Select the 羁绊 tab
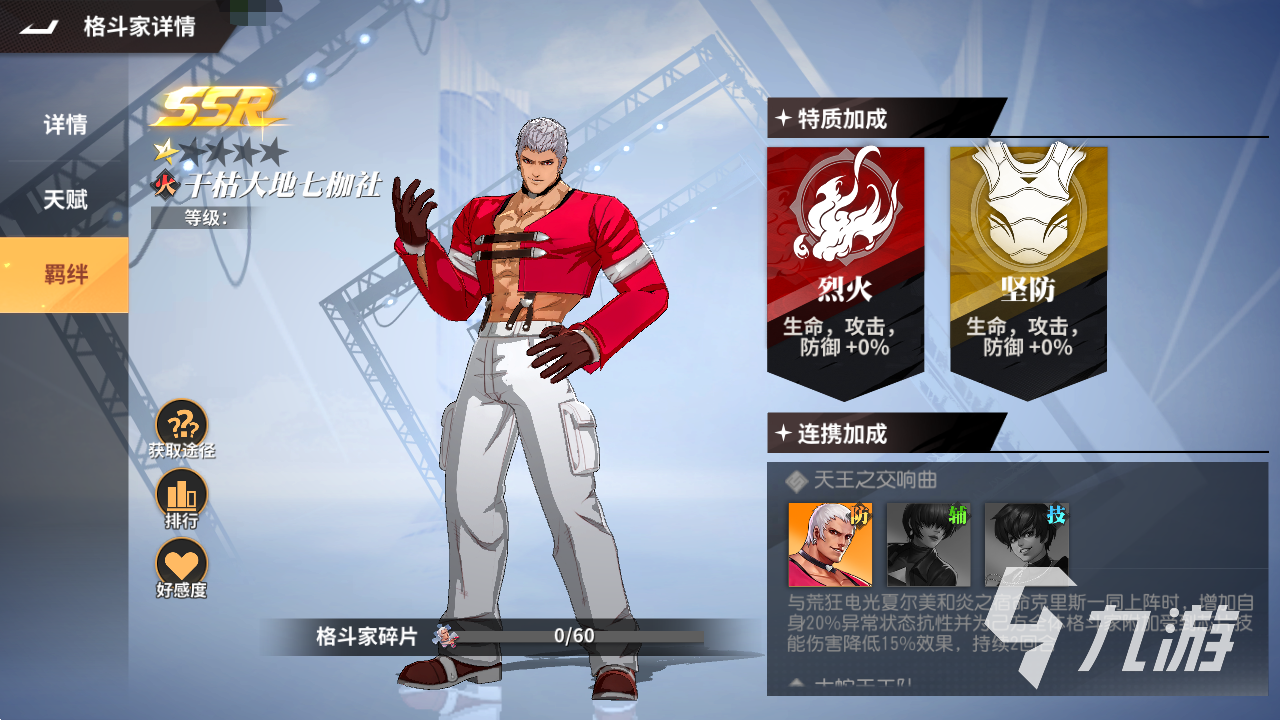This screenshot has height=720, width=1280. pos(65,274)
